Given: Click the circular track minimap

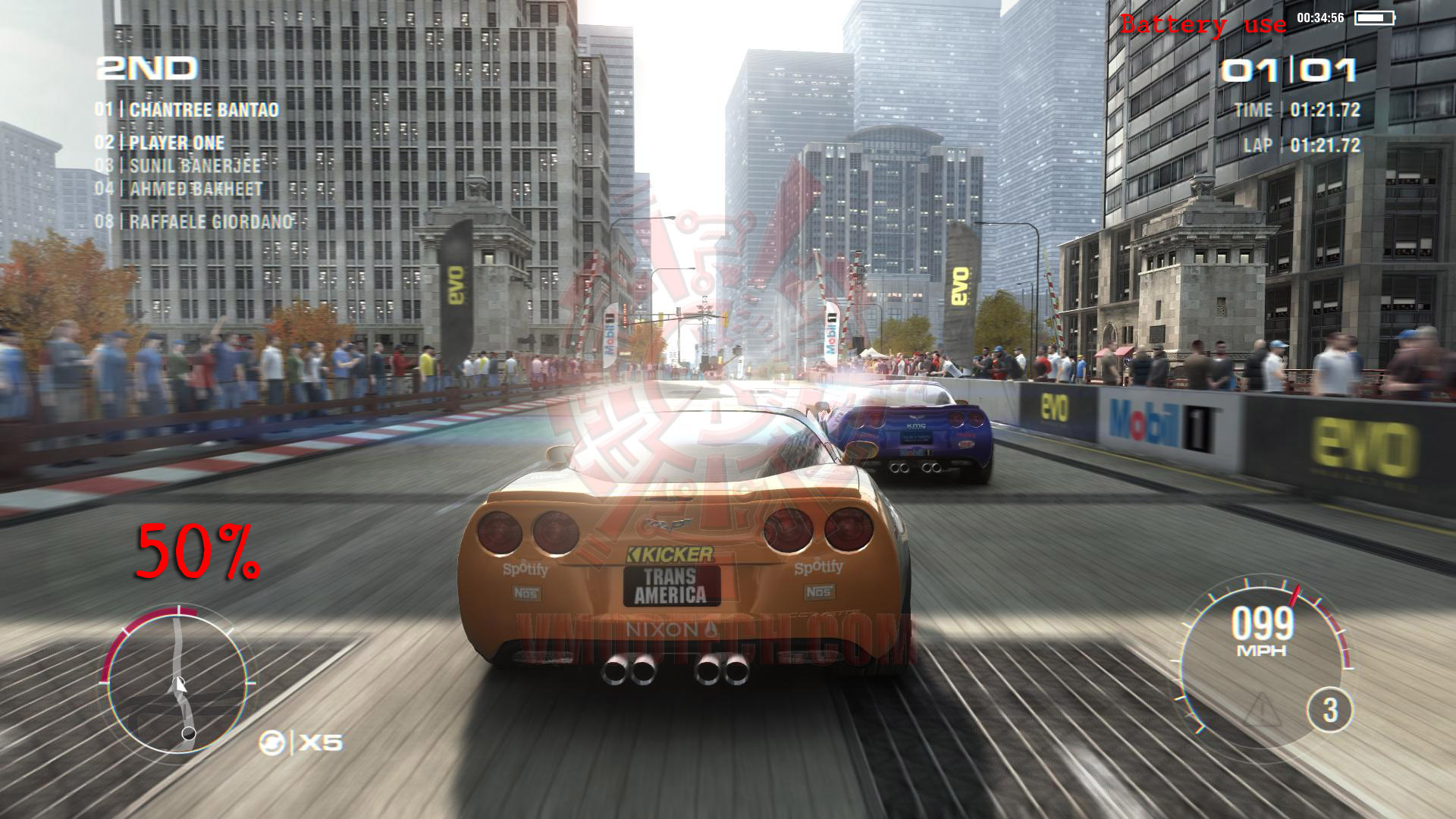Looking at the screenshot, I should coord(179,679).
